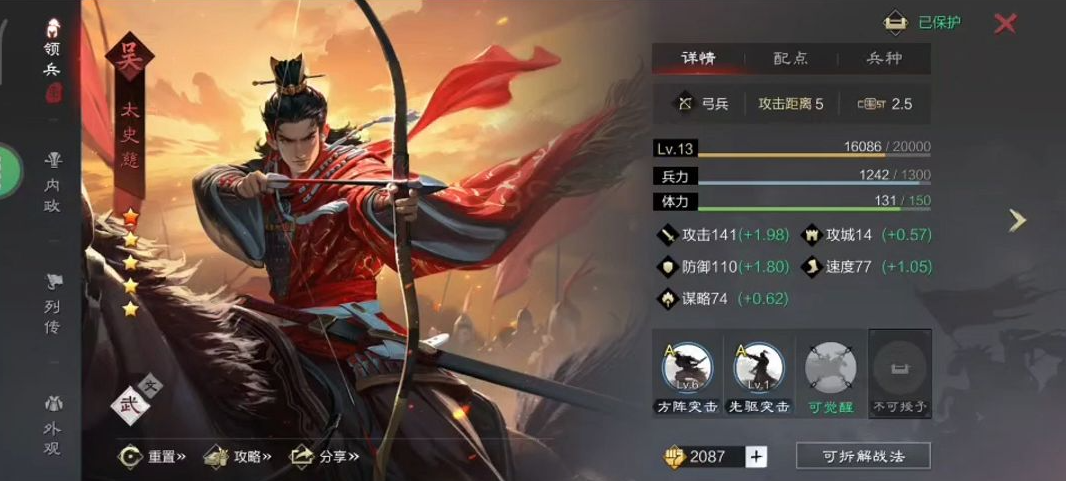Click the 重置 reset button
The image size is (1066, 481).
(153, 456)
